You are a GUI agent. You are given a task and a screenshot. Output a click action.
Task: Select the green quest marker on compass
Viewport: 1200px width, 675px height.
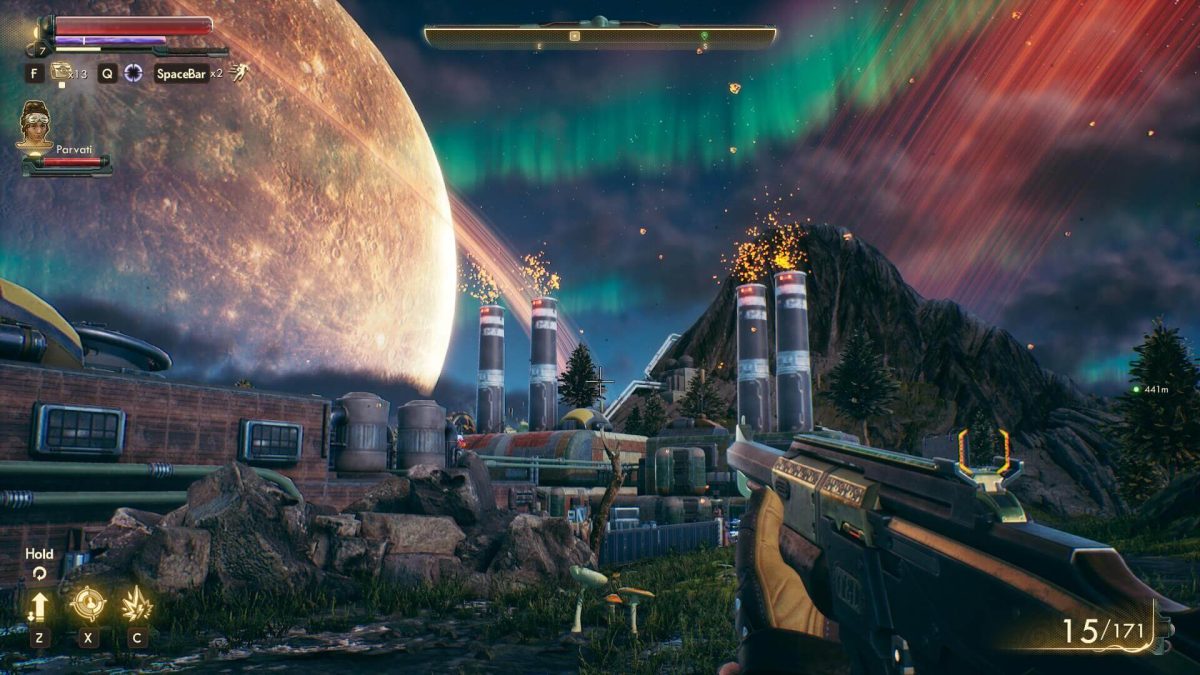click(x=704, y=36)
